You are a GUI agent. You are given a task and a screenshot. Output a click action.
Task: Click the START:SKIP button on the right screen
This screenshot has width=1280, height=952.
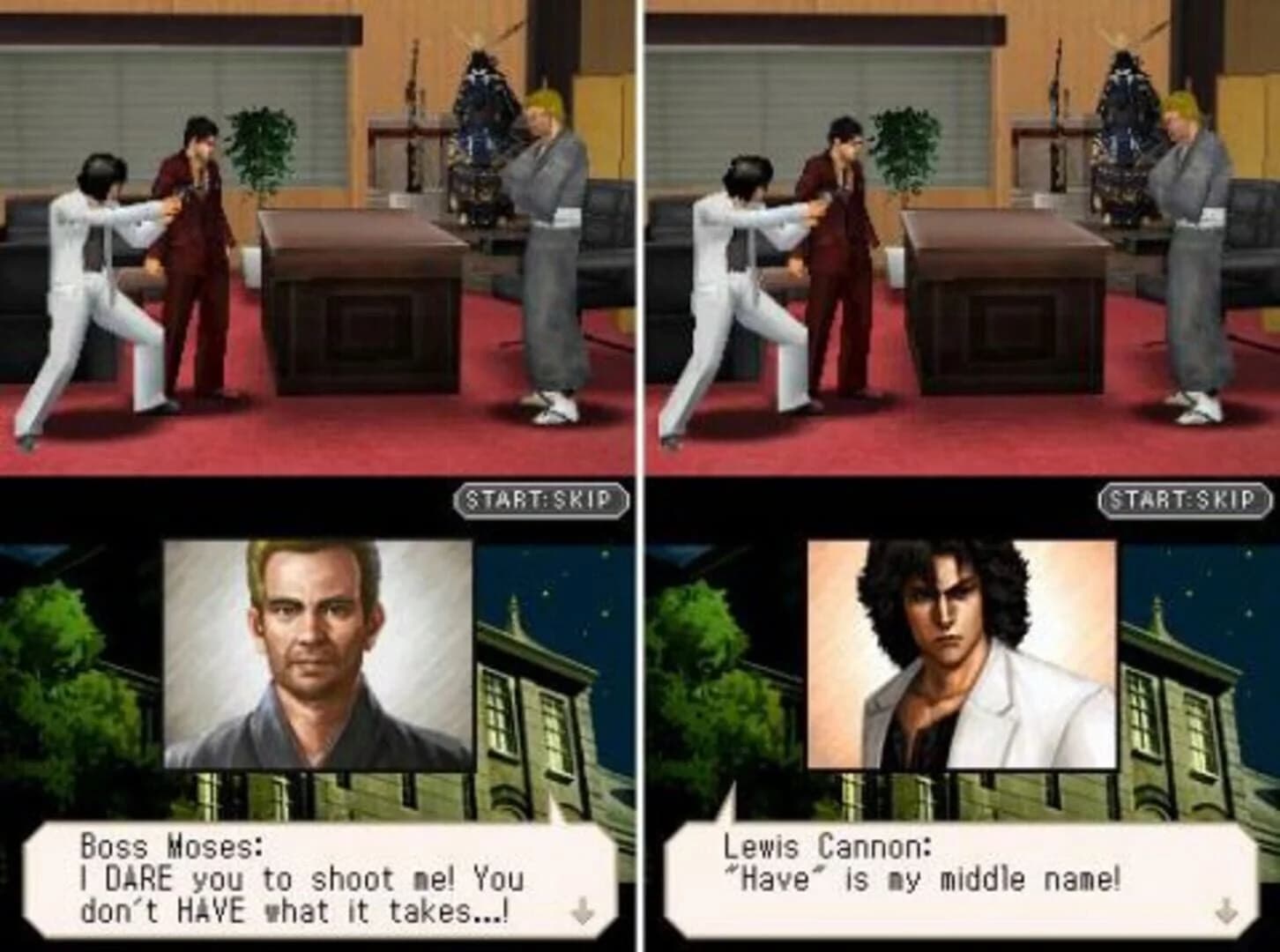tap(1181, 499)
